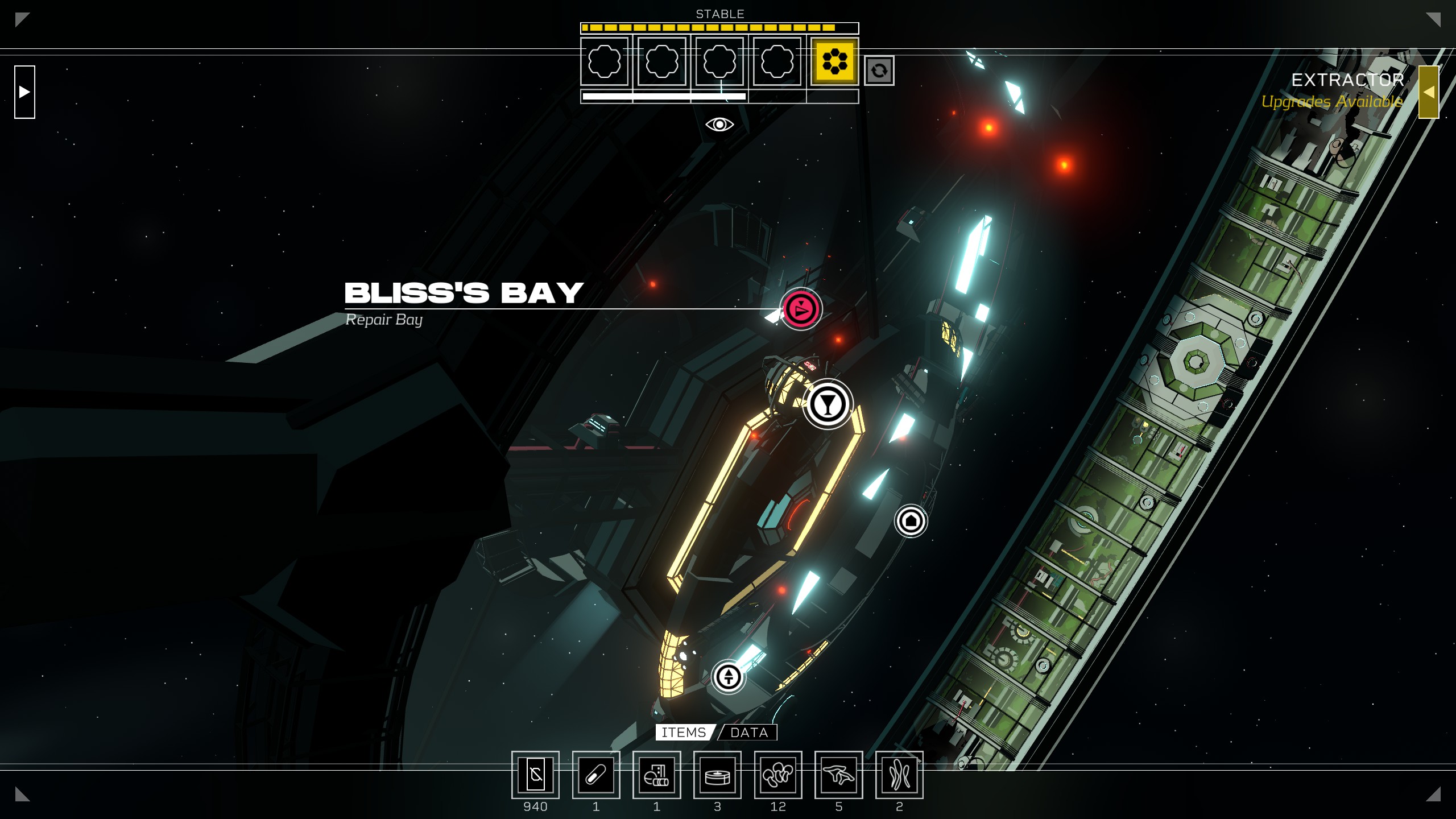Screen dimensions: 1456x819
Task: Select the pill capsule item slot
Action: tap(596, 775)
